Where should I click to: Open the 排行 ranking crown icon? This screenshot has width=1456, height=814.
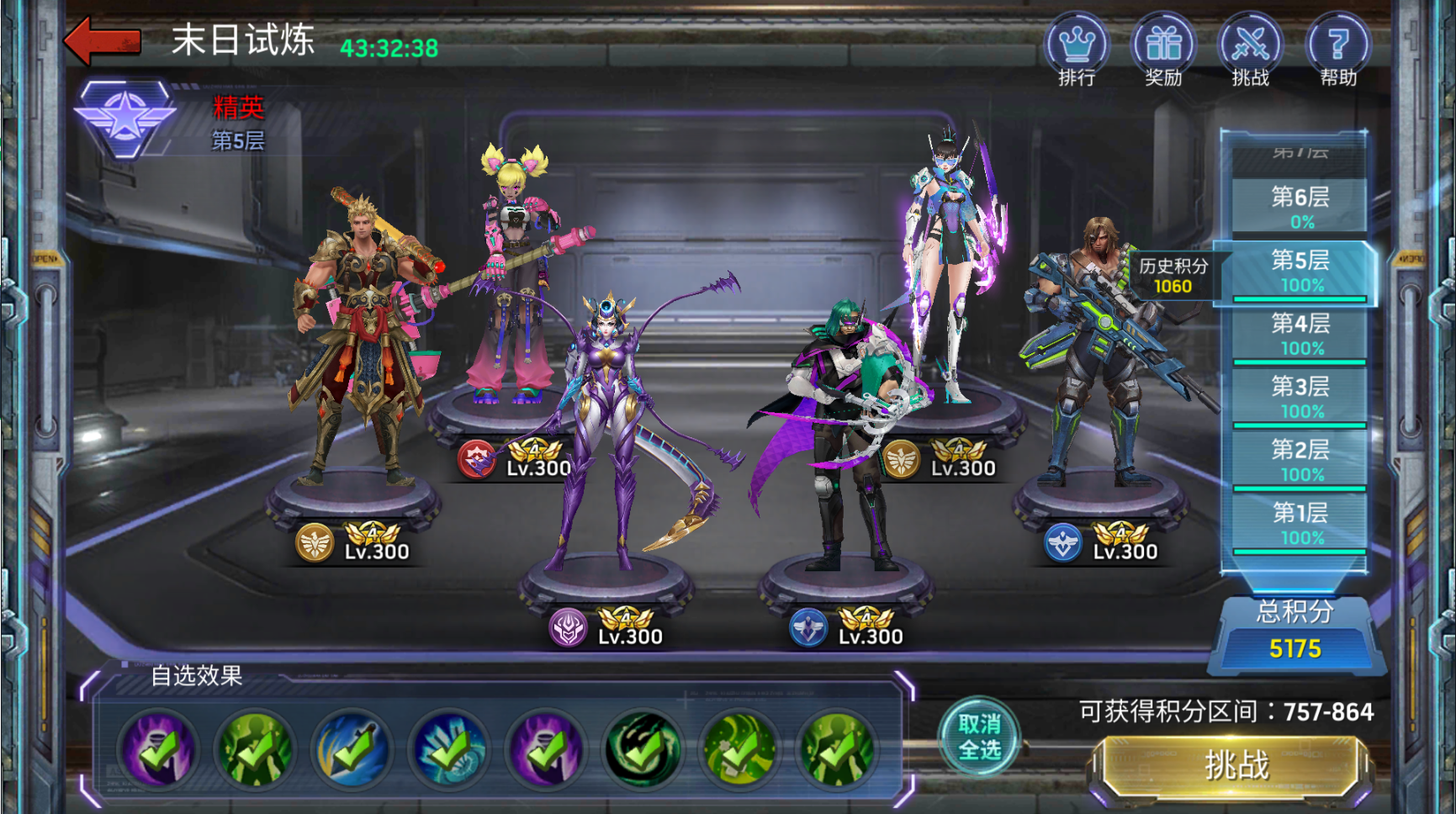[x=1076, y=45]
